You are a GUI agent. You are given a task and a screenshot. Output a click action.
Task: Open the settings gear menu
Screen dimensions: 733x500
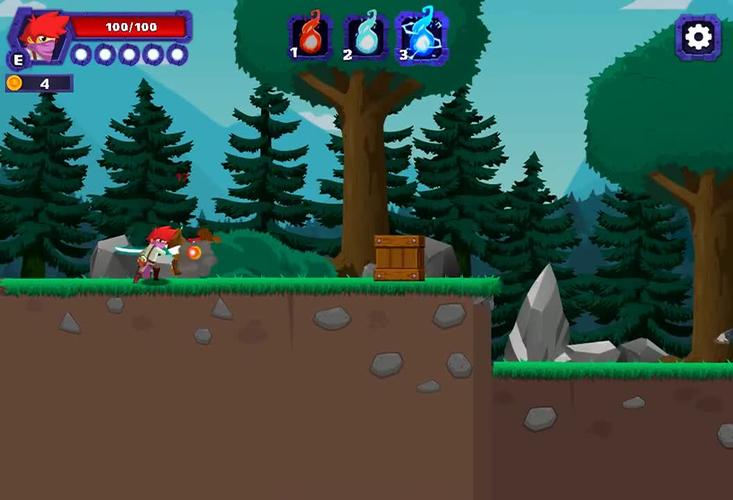pyautogui.click(x=697, y=37)
